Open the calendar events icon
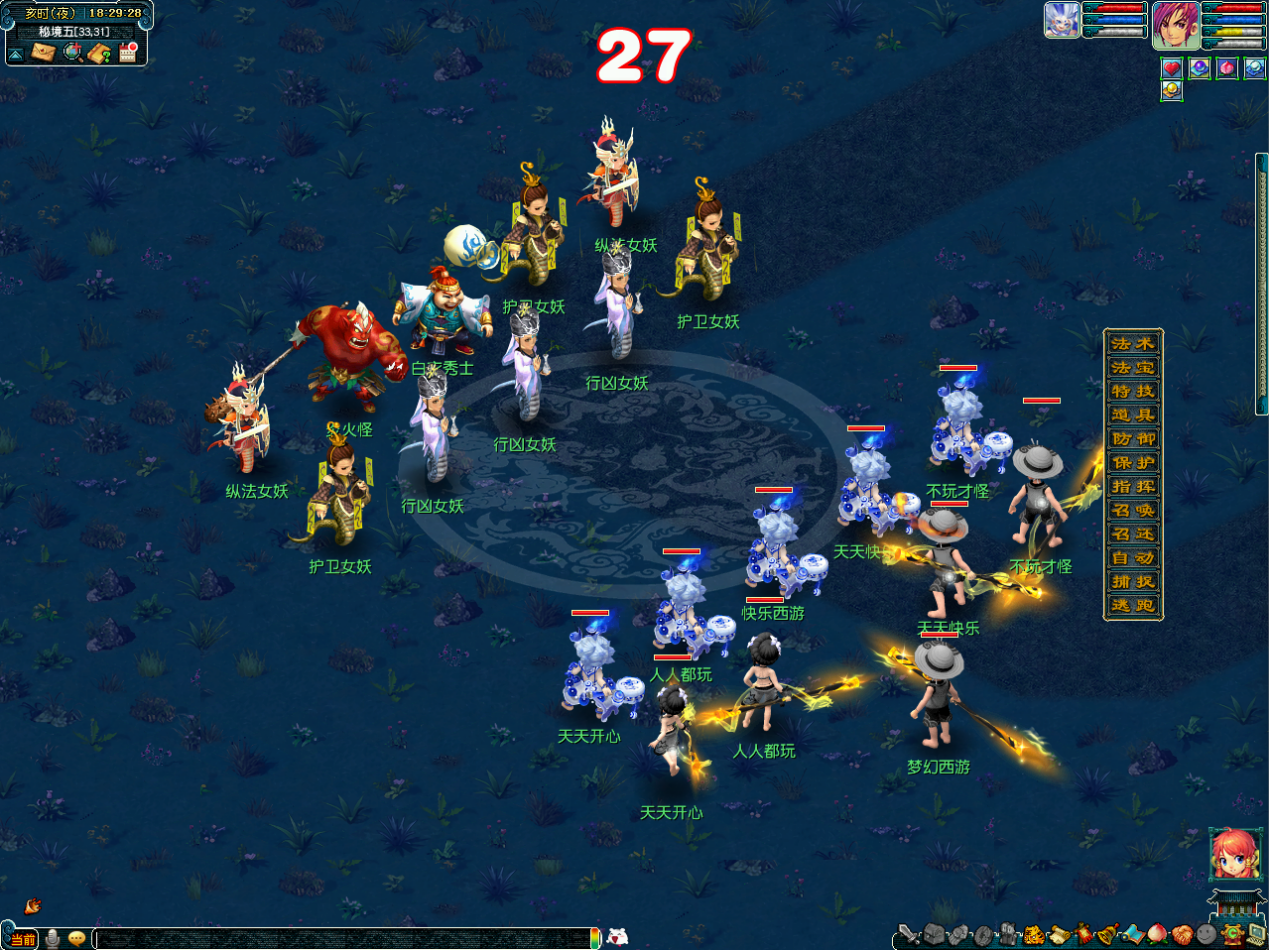1269x950 pixels. (x=128, y=53)
